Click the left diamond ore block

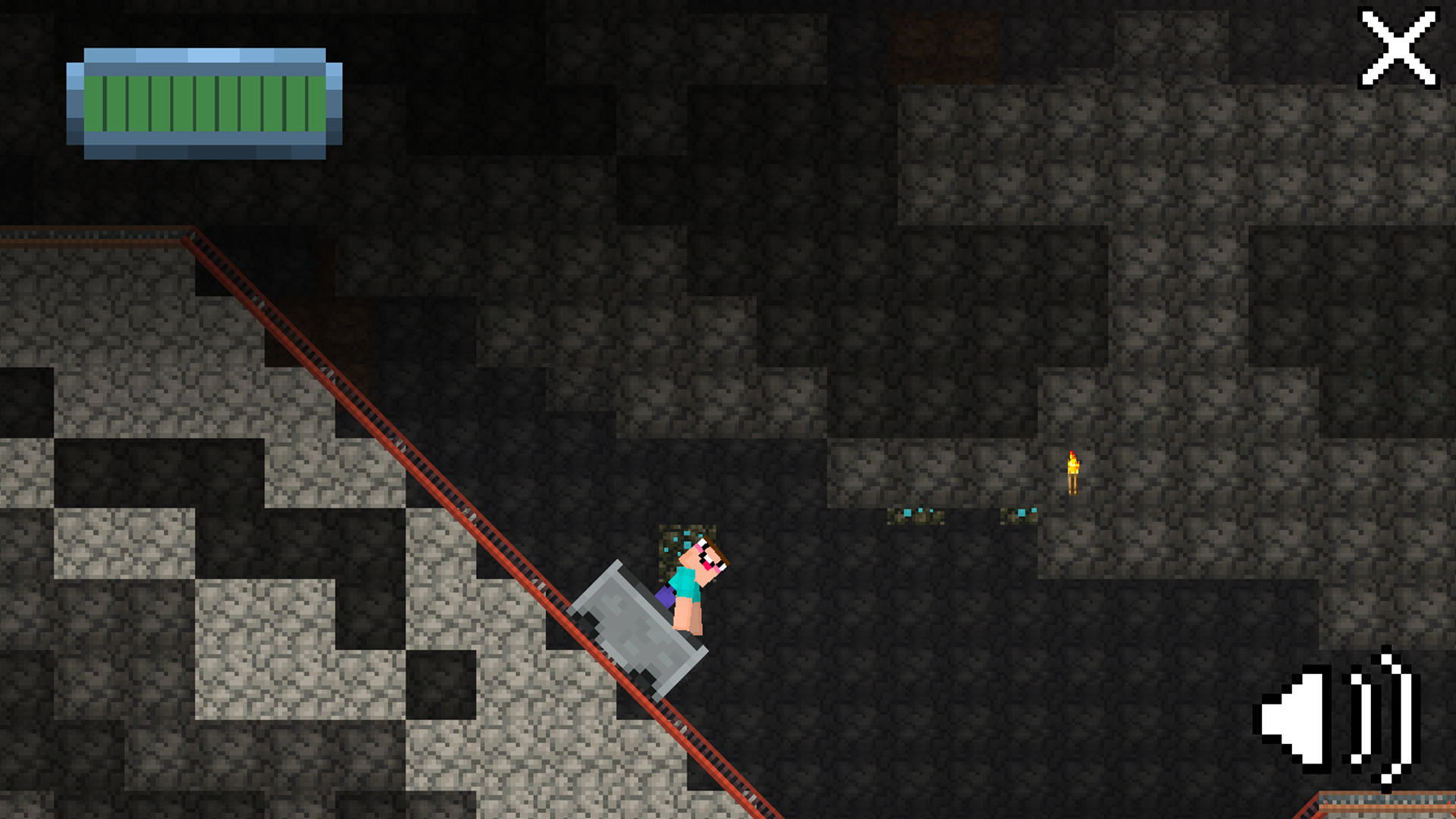tap(914, 516)
